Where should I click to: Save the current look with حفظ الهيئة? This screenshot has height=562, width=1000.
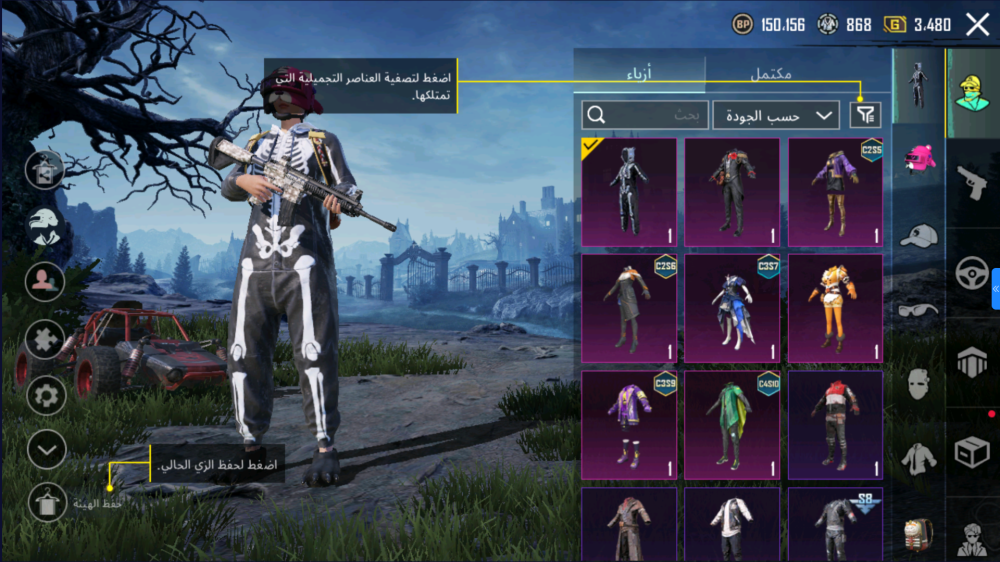[46, 502]
